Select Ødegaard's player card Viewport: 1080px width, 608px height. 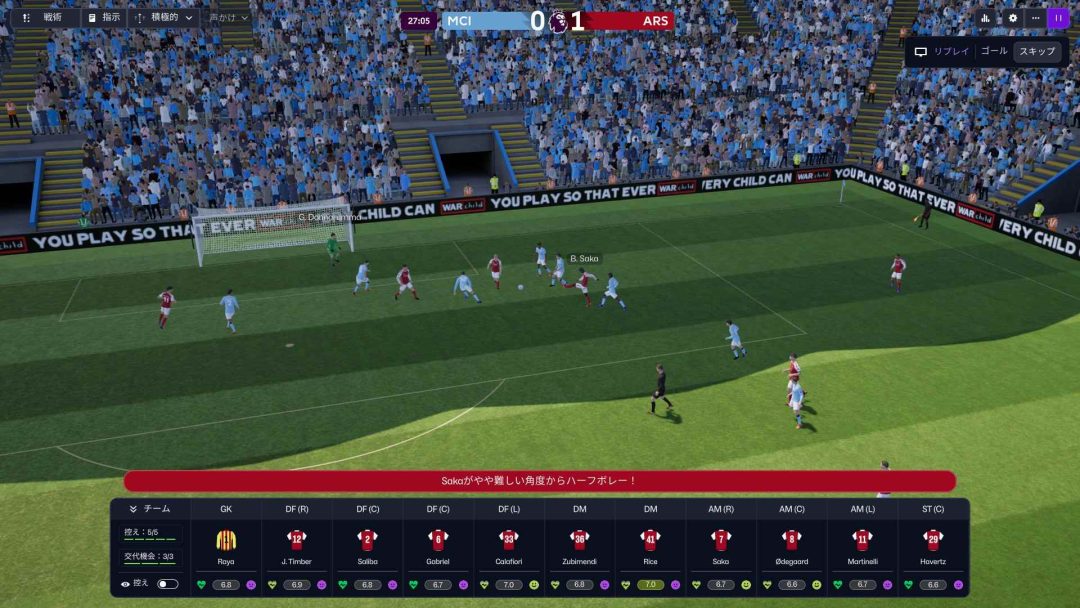point(792,545)
